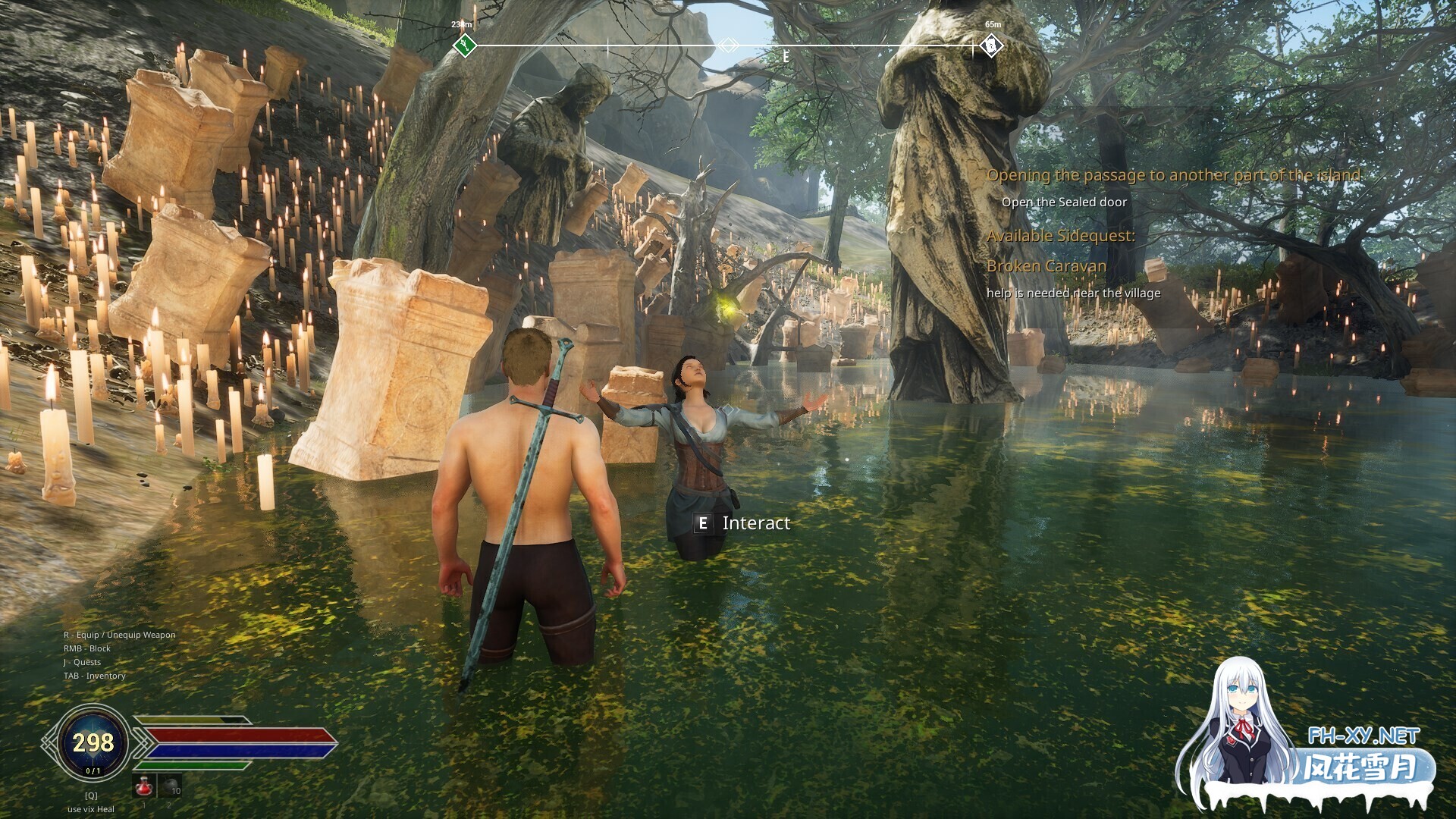Select the Broken Caravan sidequest entry
The image size is (1456, 819).
(1046, 266)
